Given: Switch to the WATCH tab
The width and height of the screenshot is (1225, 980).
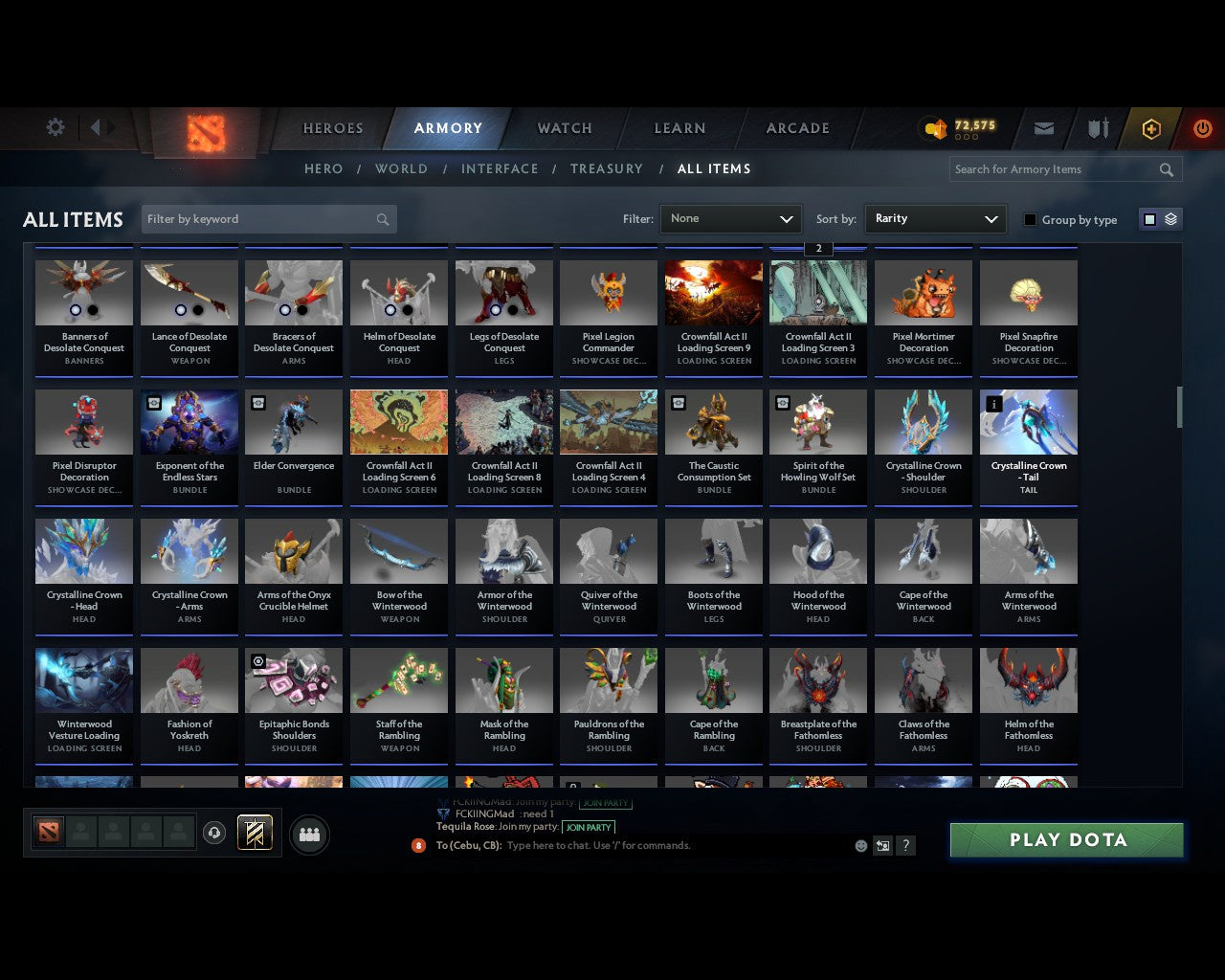Looking at the screenshot, I should (564, 127).
